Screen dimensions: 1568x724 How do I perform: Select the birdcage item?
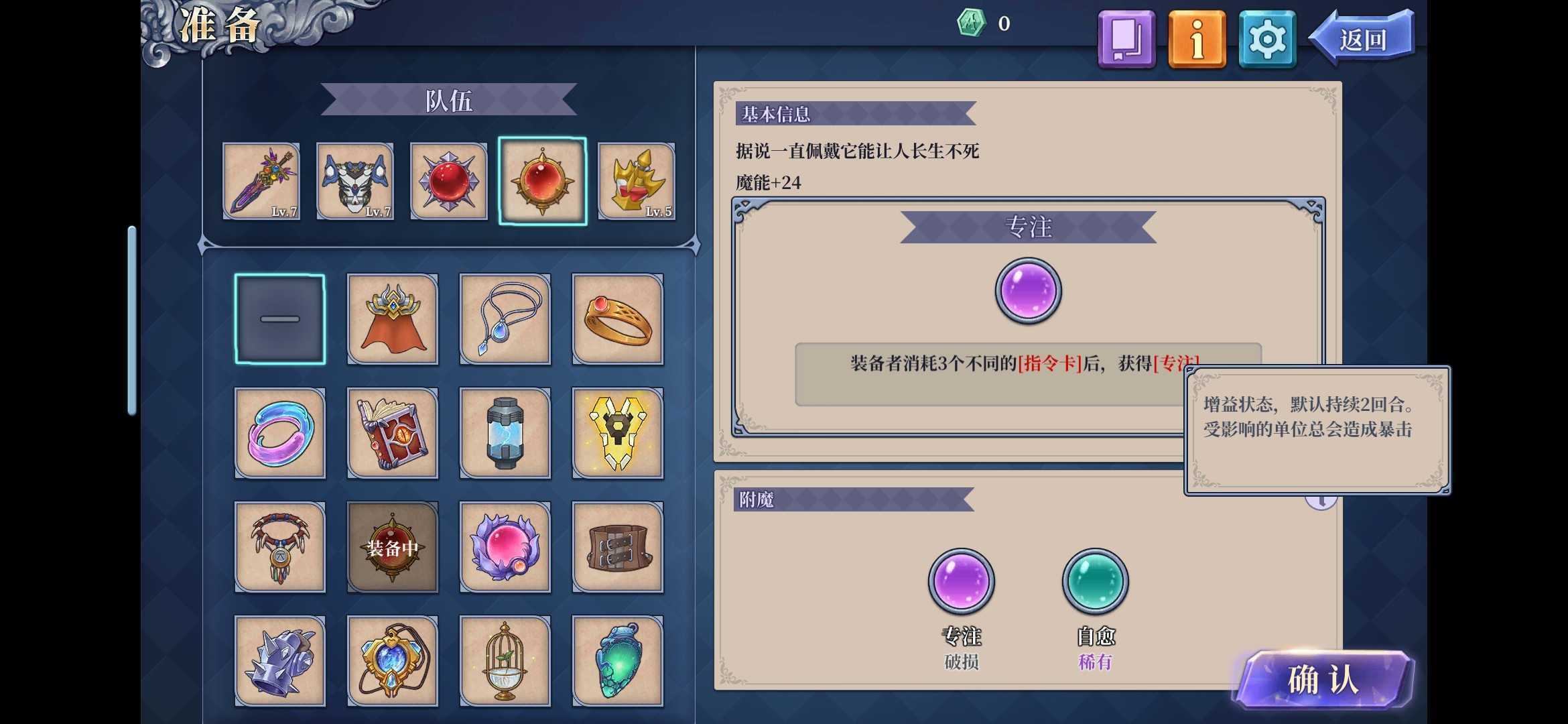[505, 660]
